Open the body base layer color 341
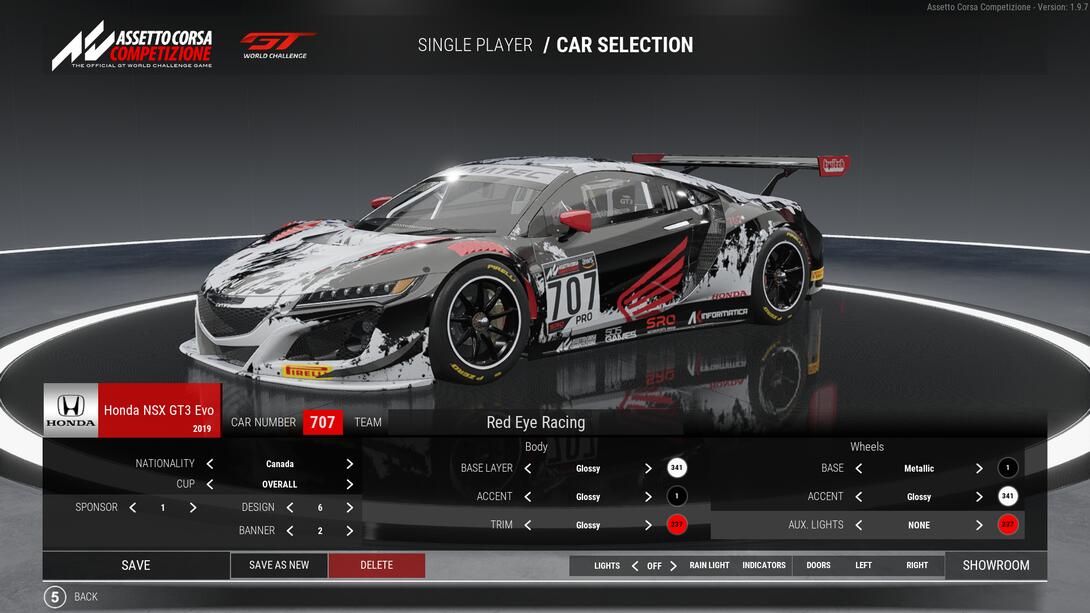 tap(677, 468)
